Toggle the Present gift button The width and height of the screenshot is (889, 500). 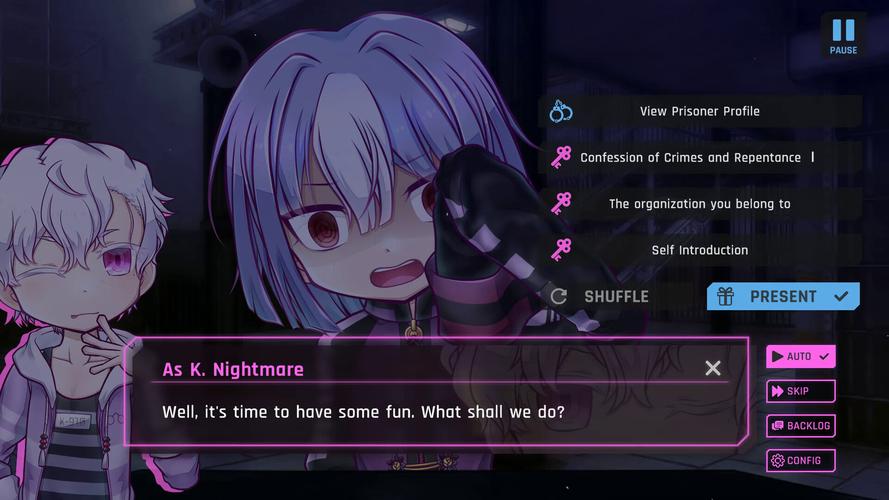783,296
